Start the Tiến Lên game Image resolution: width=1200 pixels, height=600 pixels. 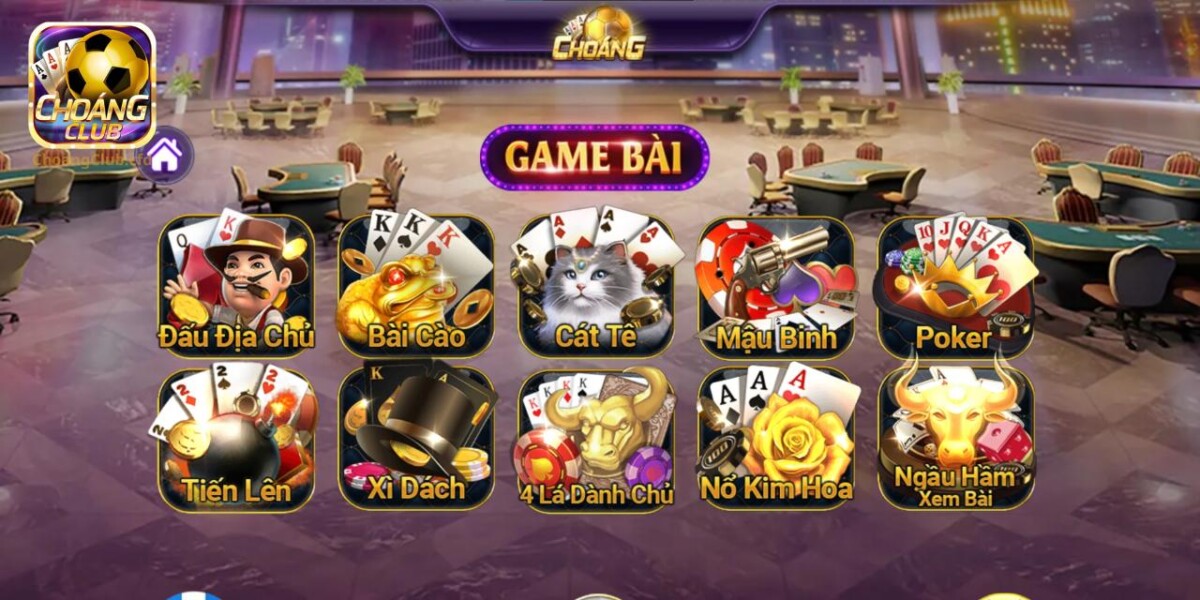point(237,440)
